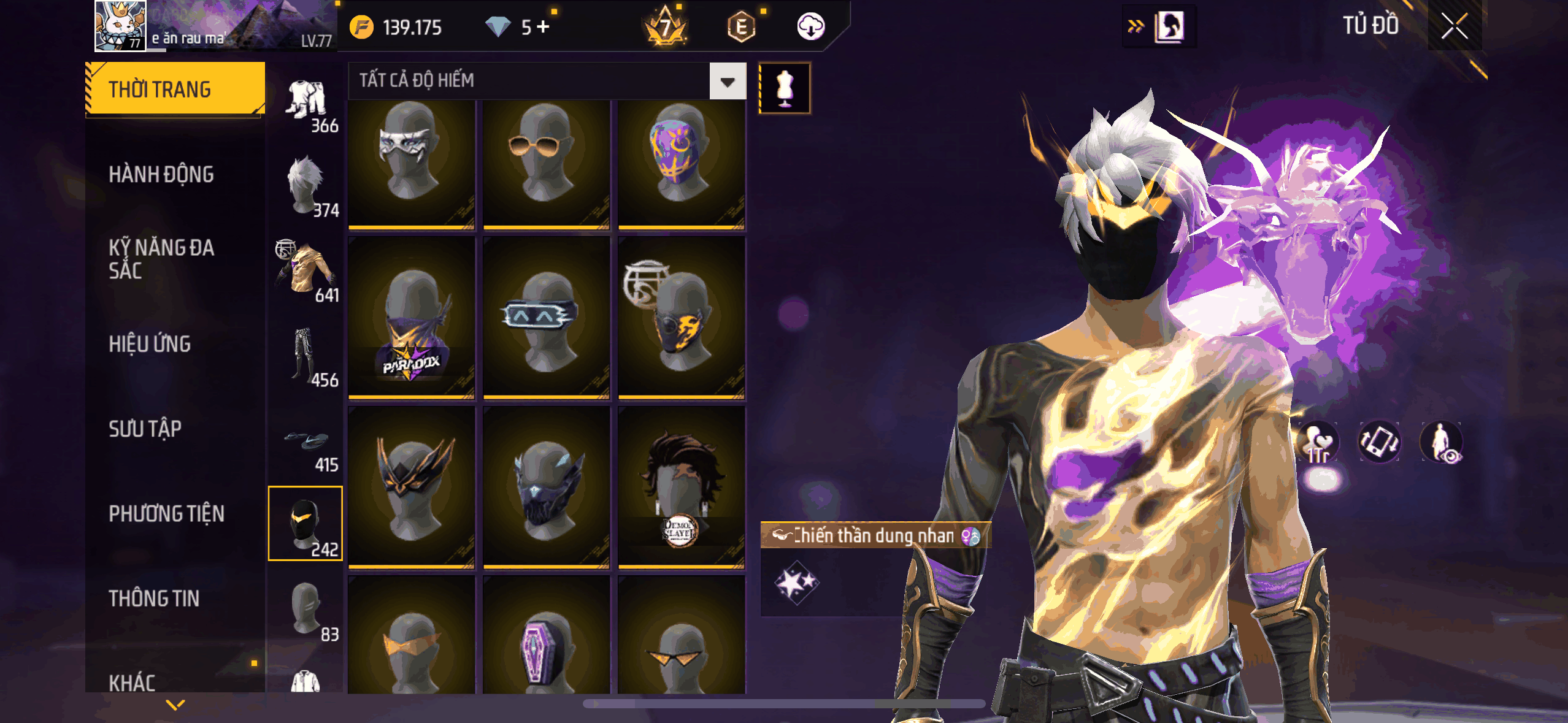
Task: Close the wardrobe screen
Action: tap(1454, 27)
